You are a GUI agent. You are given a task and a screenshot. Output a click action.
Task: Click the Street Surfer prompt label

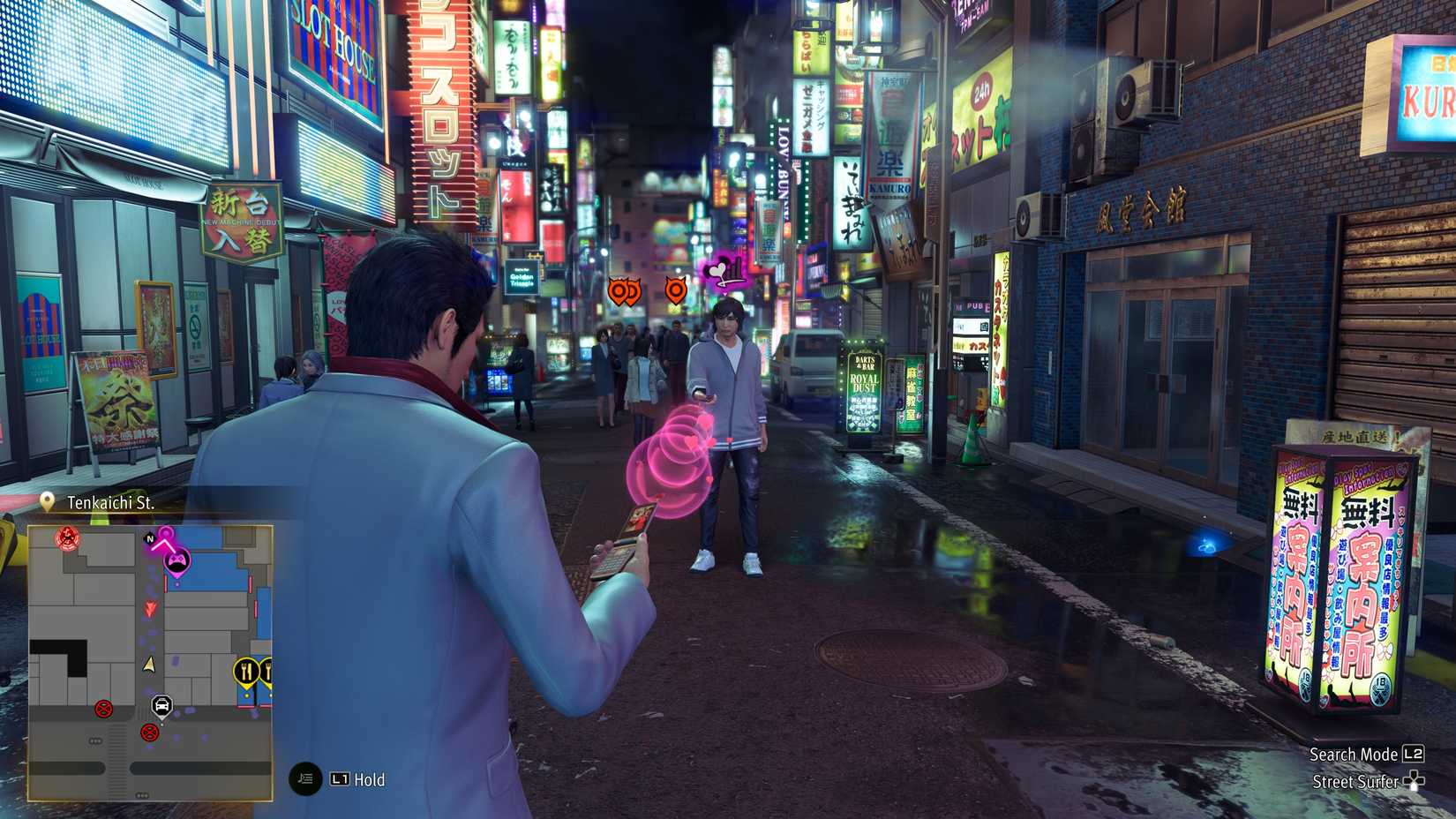(x=1355, y=782)
